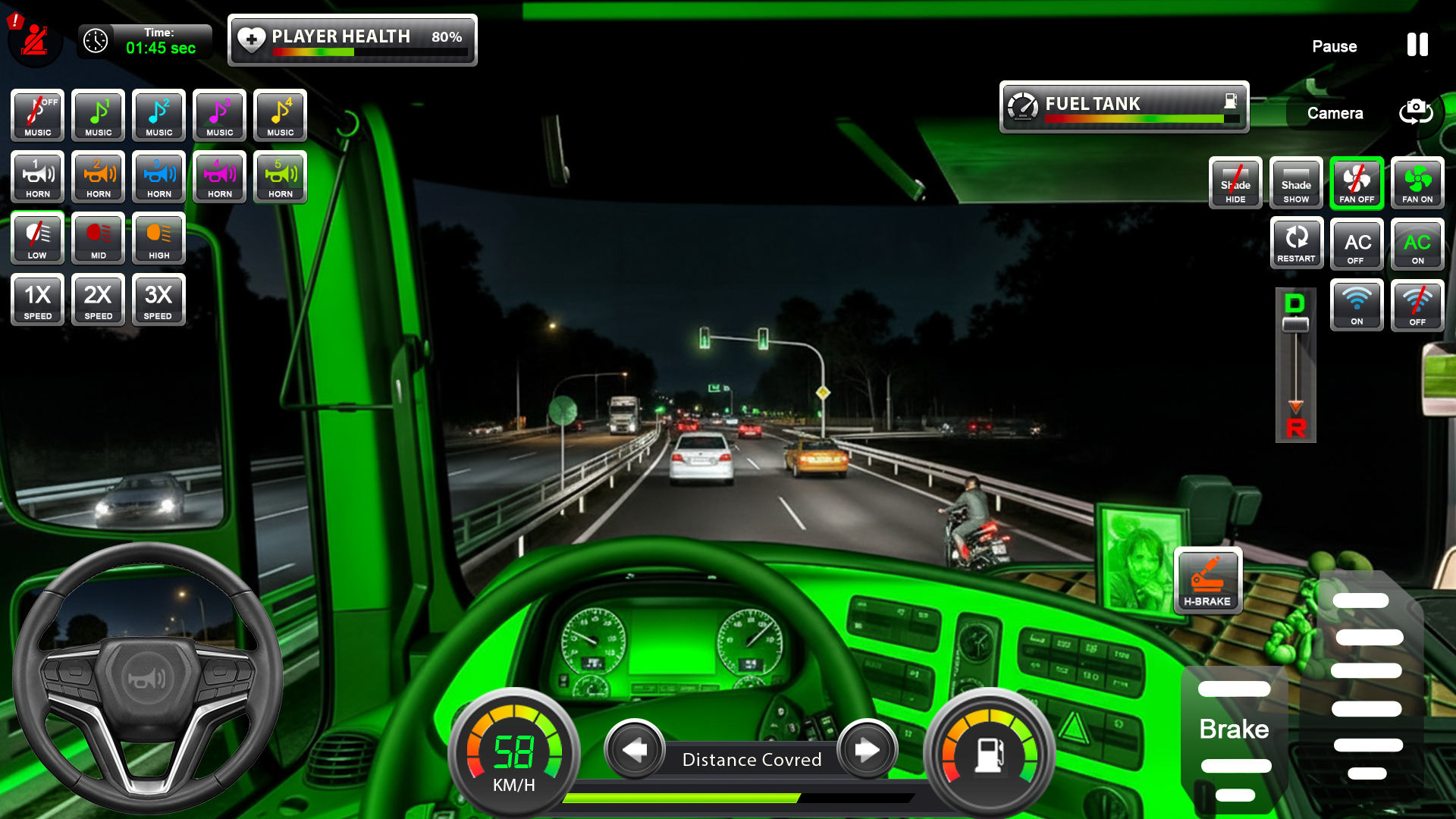Hide the window shade
Screen dimensions: 1456x819
(x=1235, y=183)
